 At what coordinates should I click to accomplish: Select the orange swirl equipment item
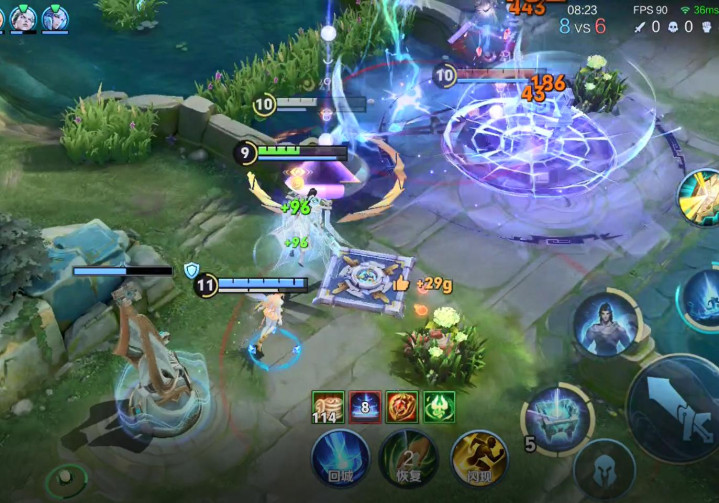402,407
